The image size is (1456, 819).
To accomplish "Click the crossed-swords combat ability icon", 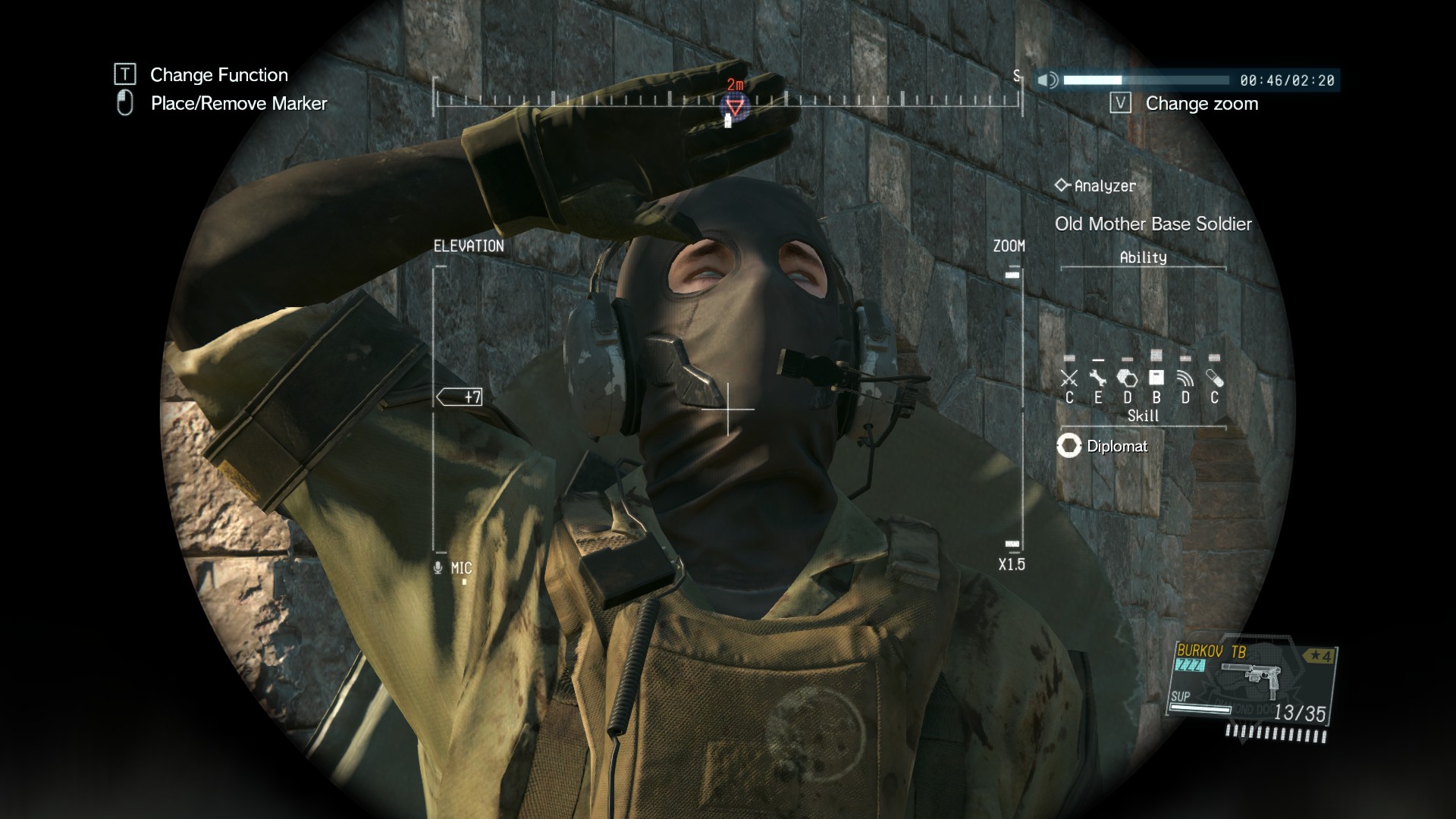I will click(1068, 378).
